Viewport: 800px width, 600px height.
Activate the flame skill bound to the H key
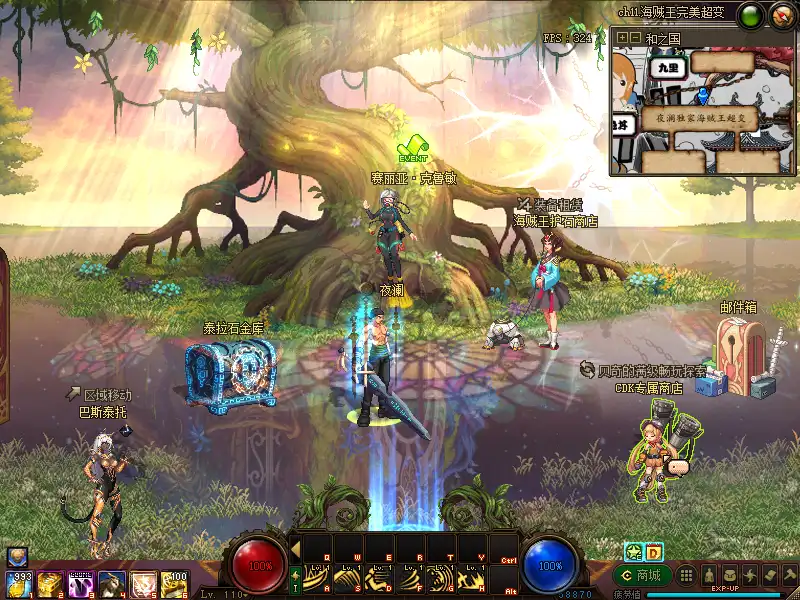tap(471, 578)
